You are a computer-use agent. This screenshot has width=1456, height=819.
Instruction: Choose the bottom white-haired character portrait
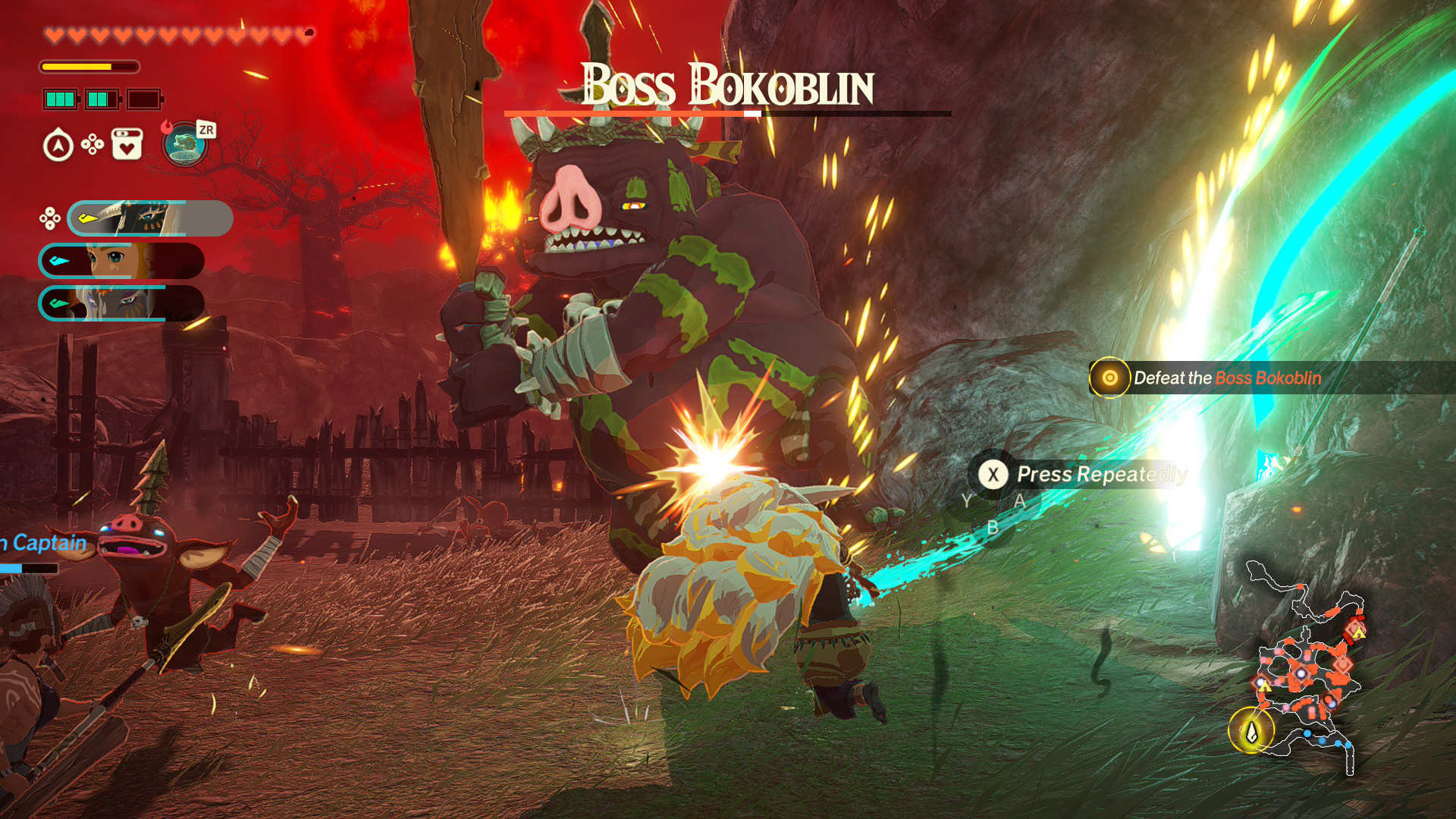[x=121, y=303]
